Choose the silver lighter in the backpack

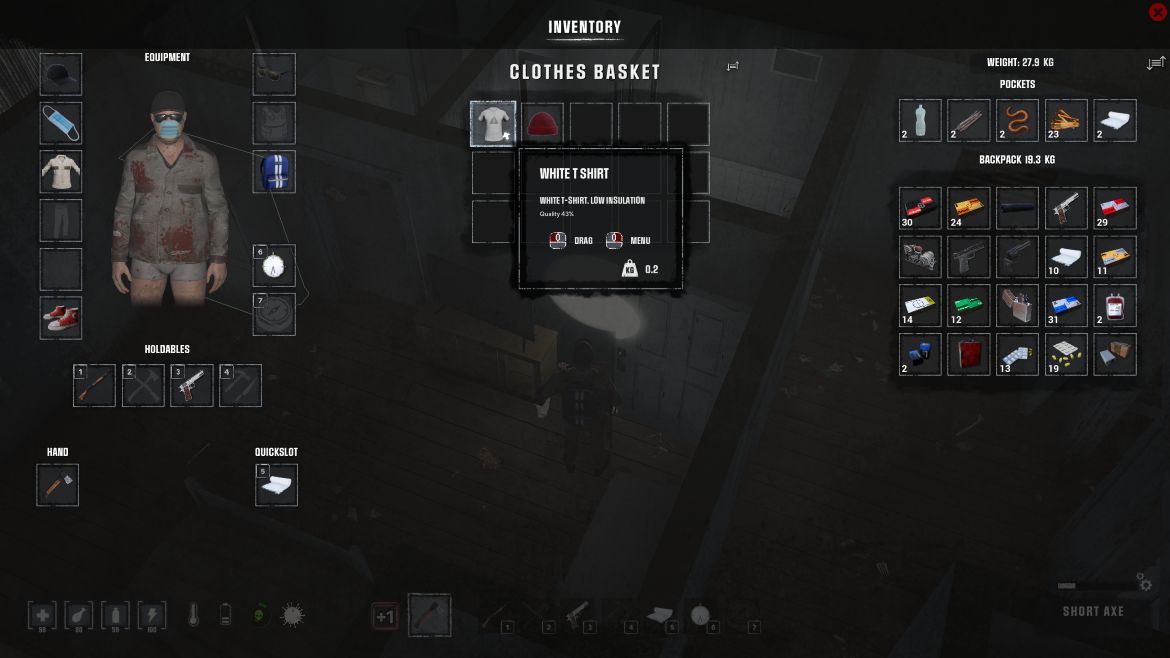pyautogui.click(x=1017, y=306)
